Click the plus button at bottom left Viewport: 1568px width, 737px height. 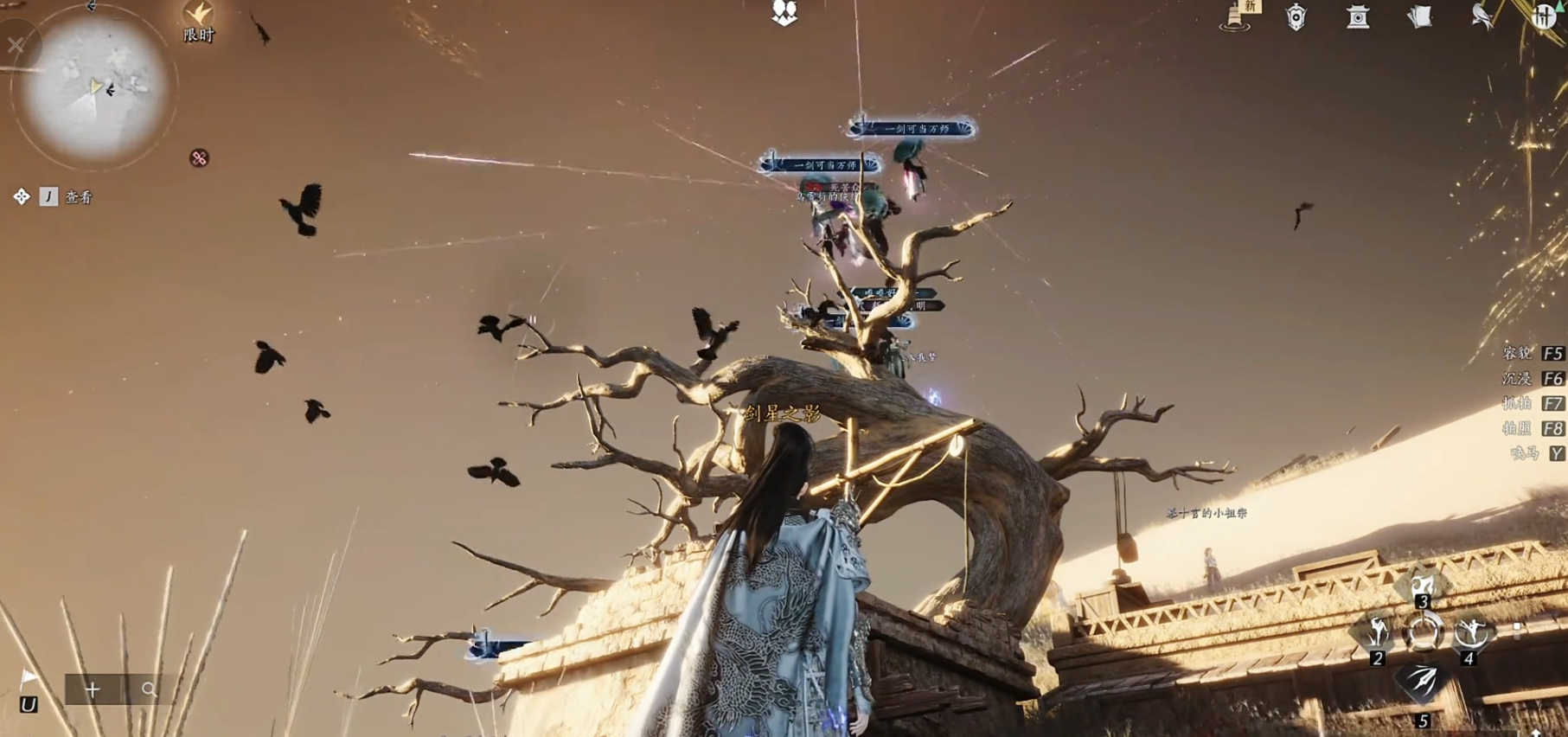(x=93, y=689)
